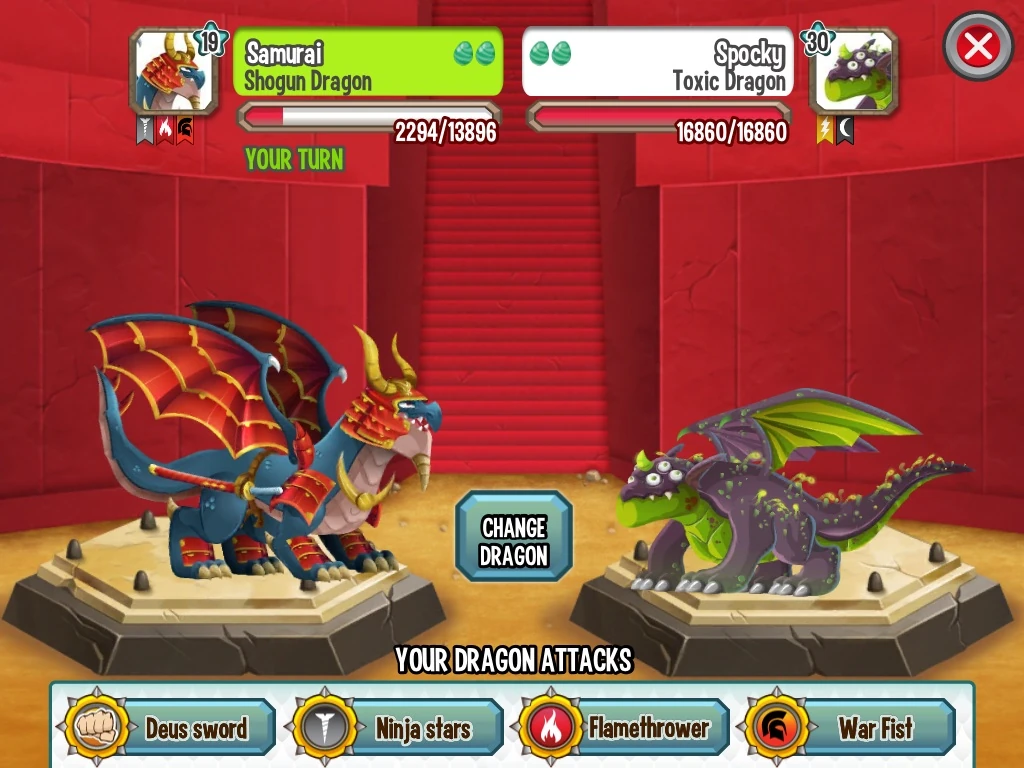Close the battle with the red X
The height and width of the screenshot is (768, 1024).
978,46
